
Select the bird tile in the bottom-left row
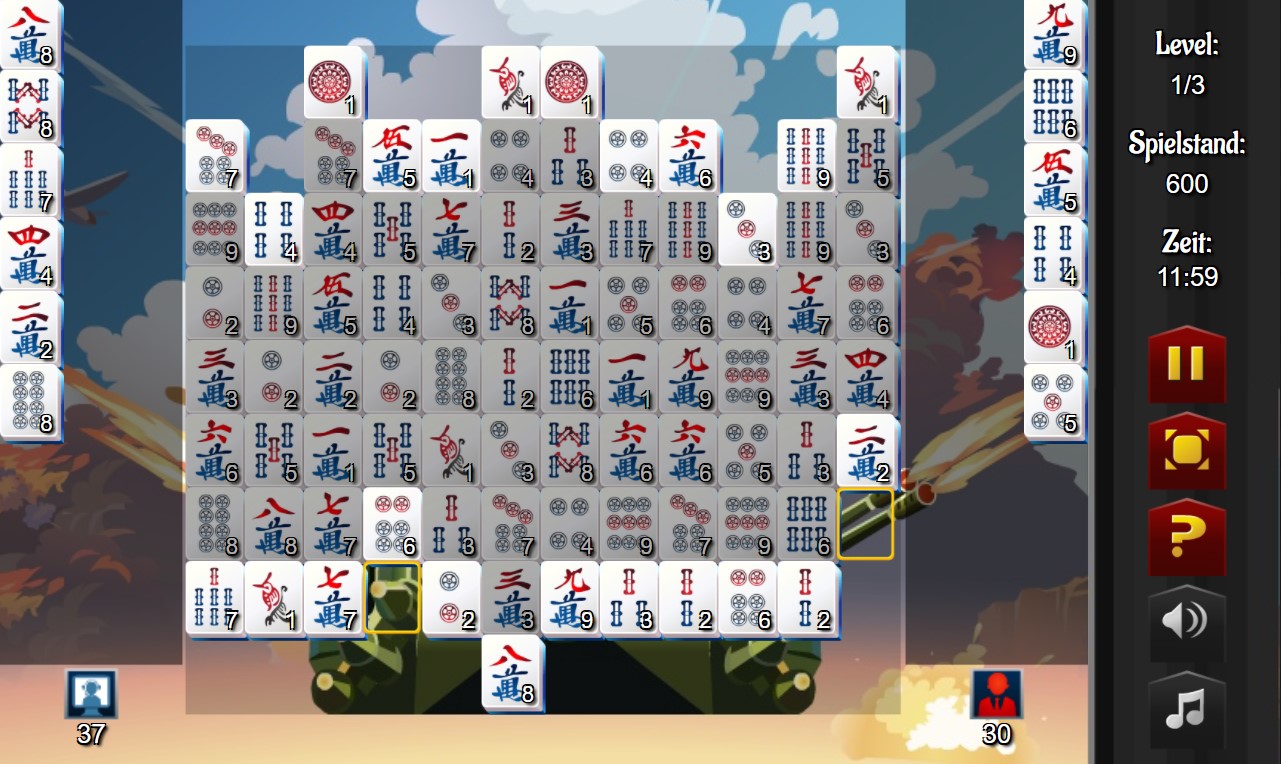tap(273, 600)
